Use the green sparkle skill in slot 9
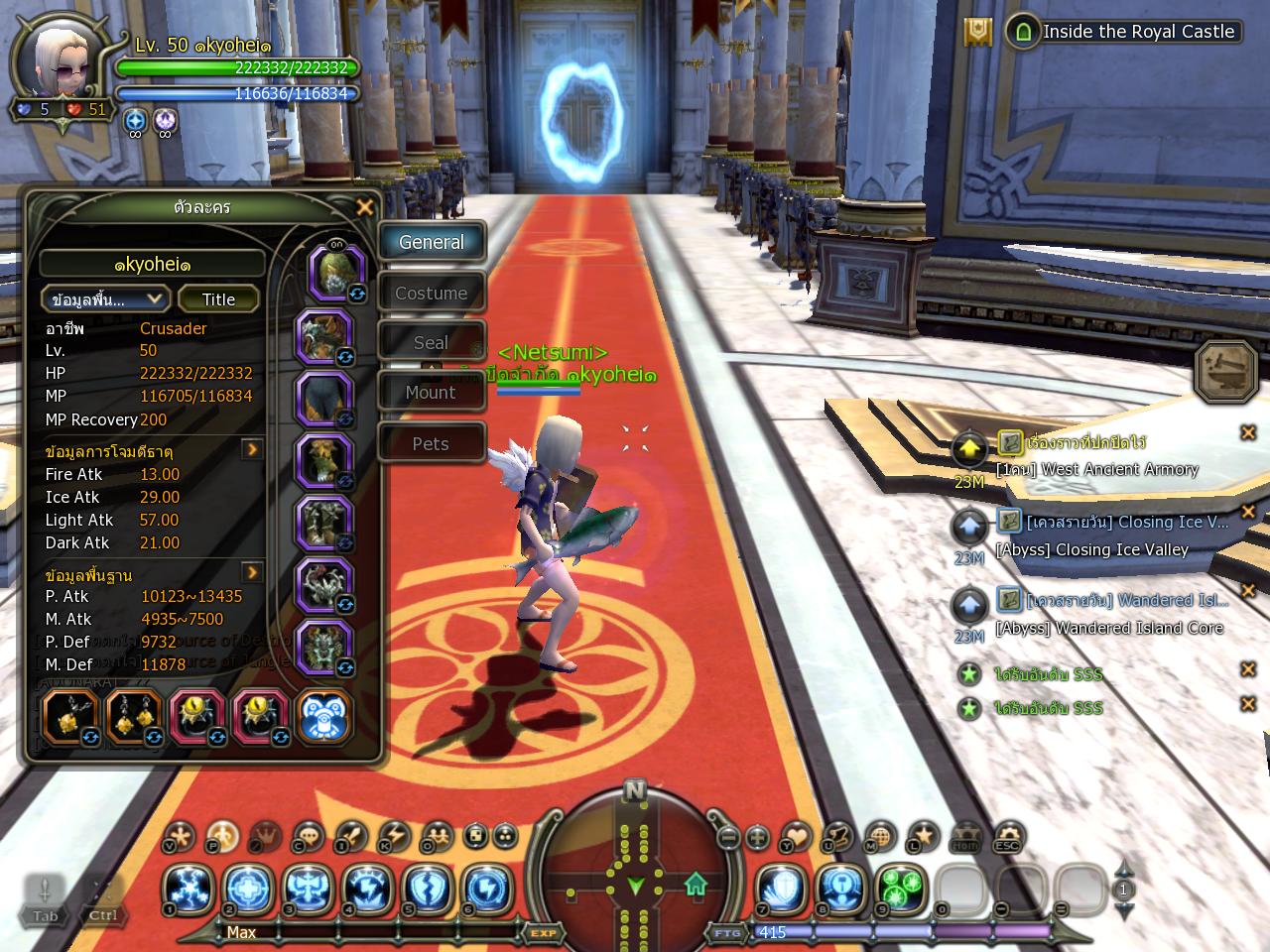This screenshot has height=952, width=1270. (x=901, y=888)
